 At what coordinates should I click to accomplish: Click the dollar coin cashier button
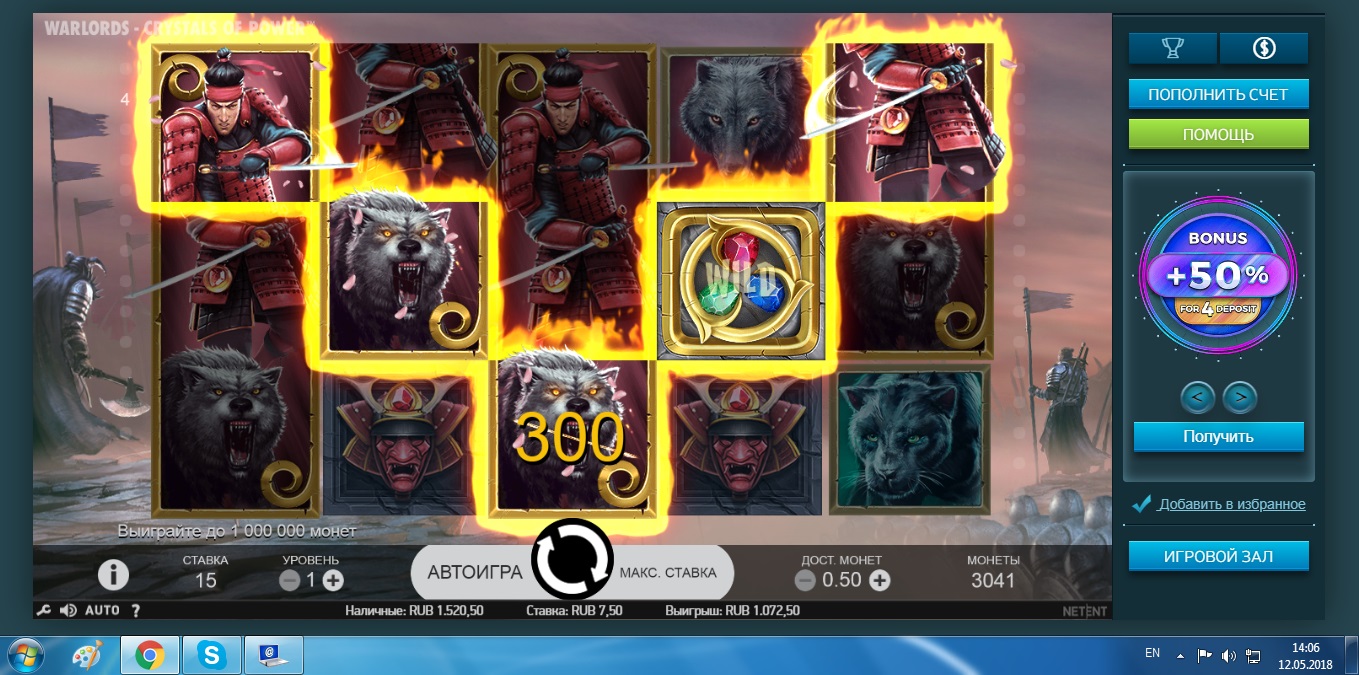[x=1263, y=47]
